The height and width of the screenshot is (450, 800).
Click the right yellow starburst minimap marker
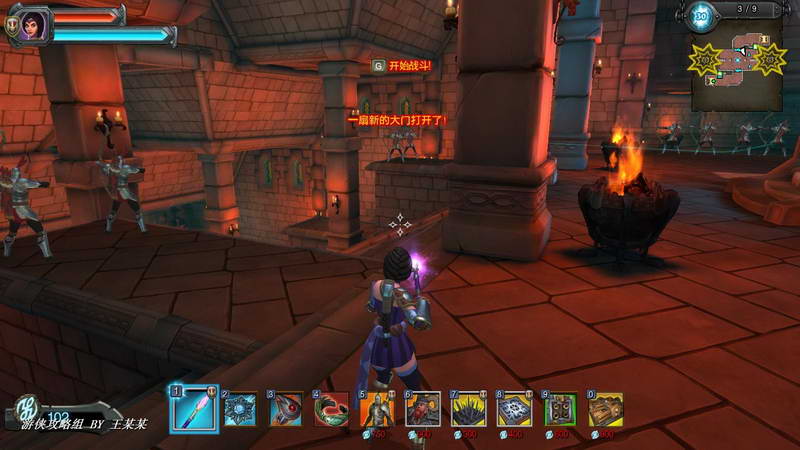(x=770, y=59)
